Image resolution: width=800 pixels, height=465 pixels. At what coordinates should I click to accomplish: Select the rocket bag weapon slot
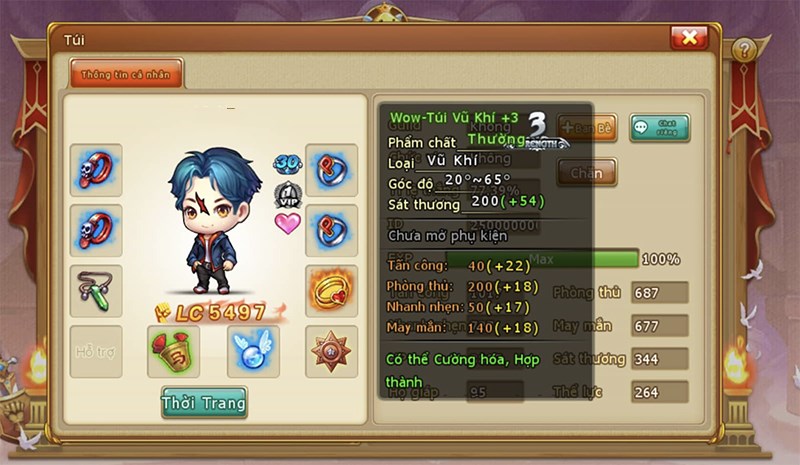[x=173, y=351]
